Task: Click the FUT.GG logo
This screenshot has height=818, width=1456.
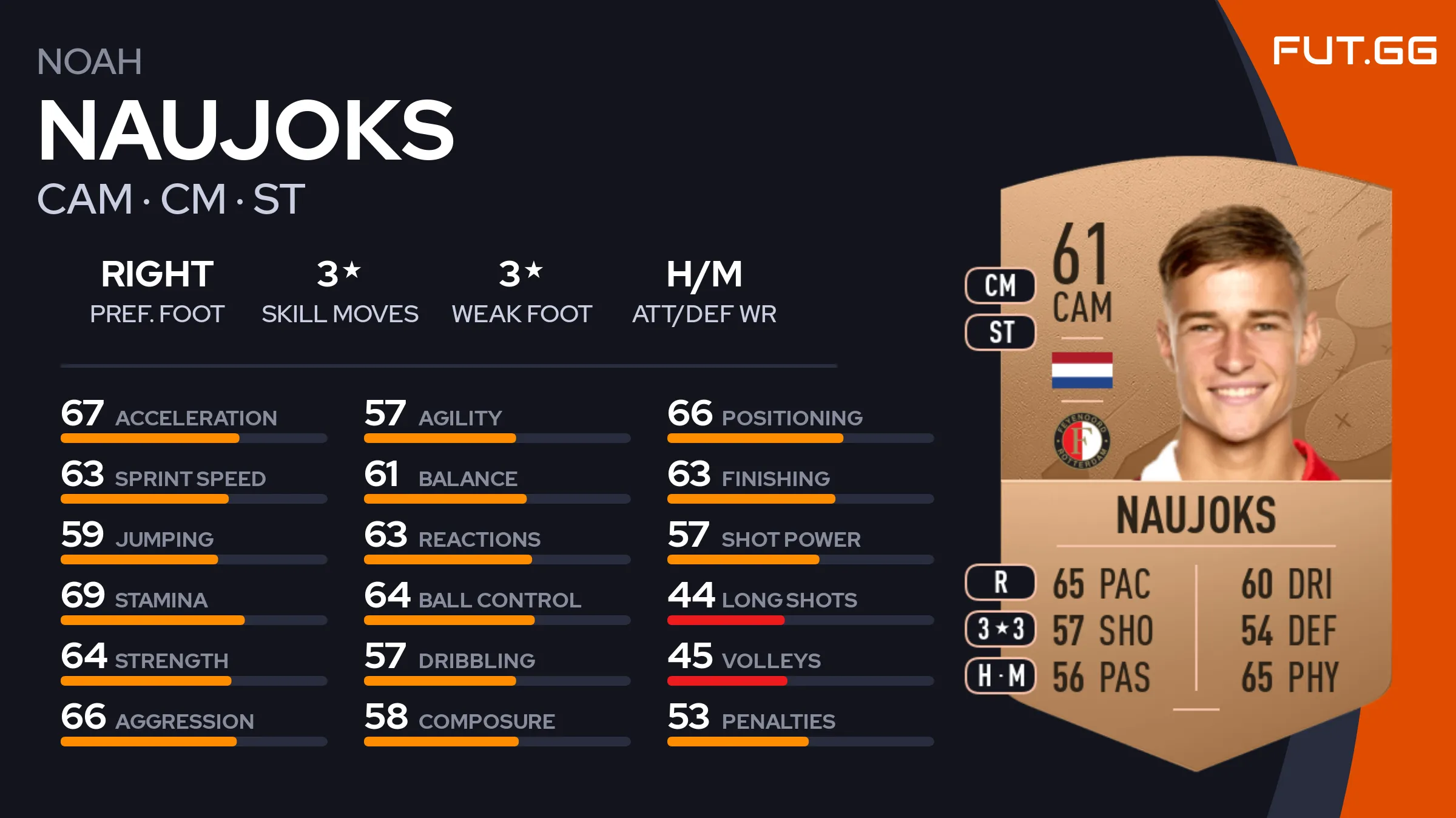Action: click(1354, 50)
